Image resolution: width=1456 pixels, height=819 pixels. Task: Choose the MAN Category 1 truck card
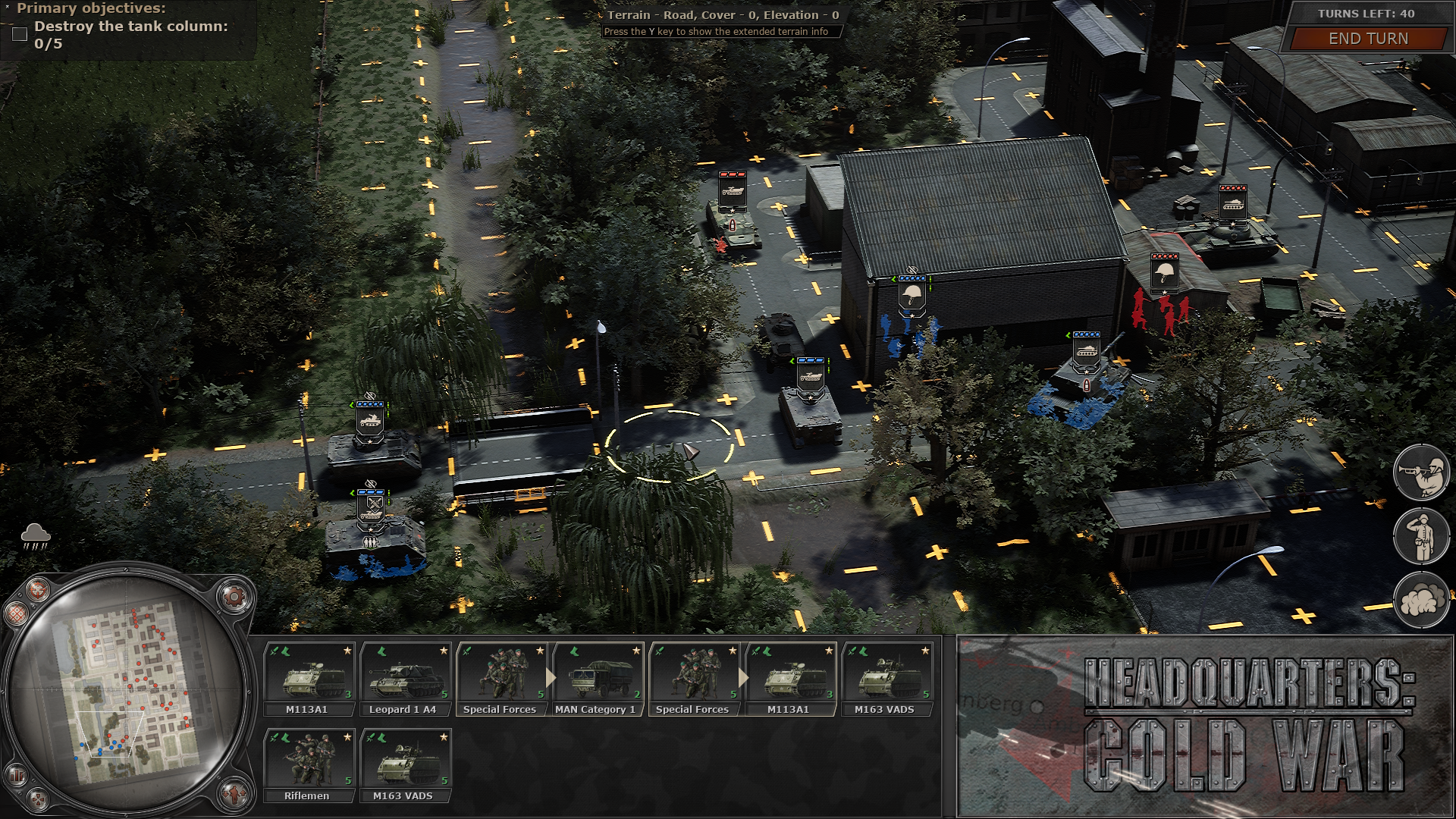coord(598,679)
